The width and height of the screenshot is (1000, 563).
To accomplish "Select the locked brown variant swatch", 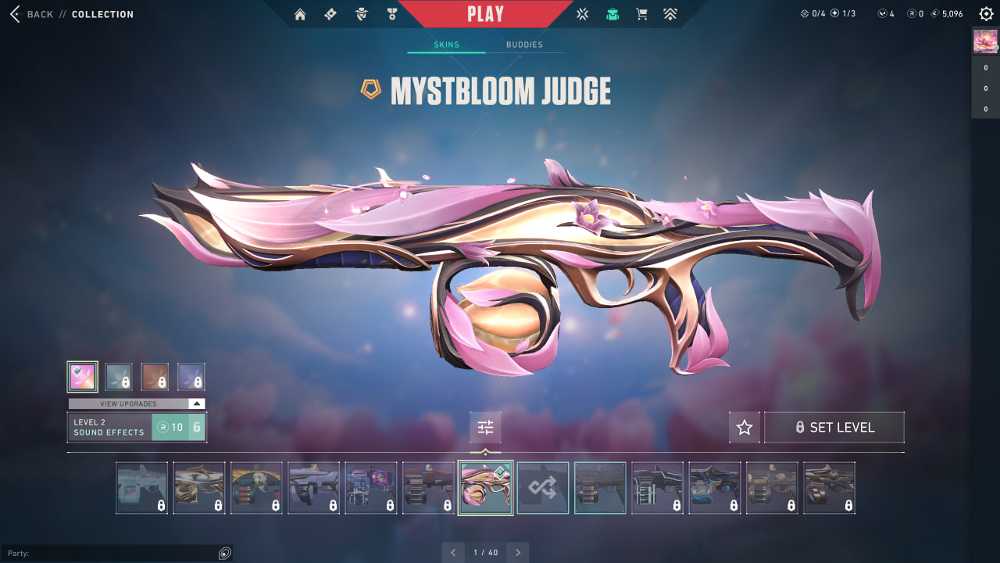I will click(x=155, y=377).
